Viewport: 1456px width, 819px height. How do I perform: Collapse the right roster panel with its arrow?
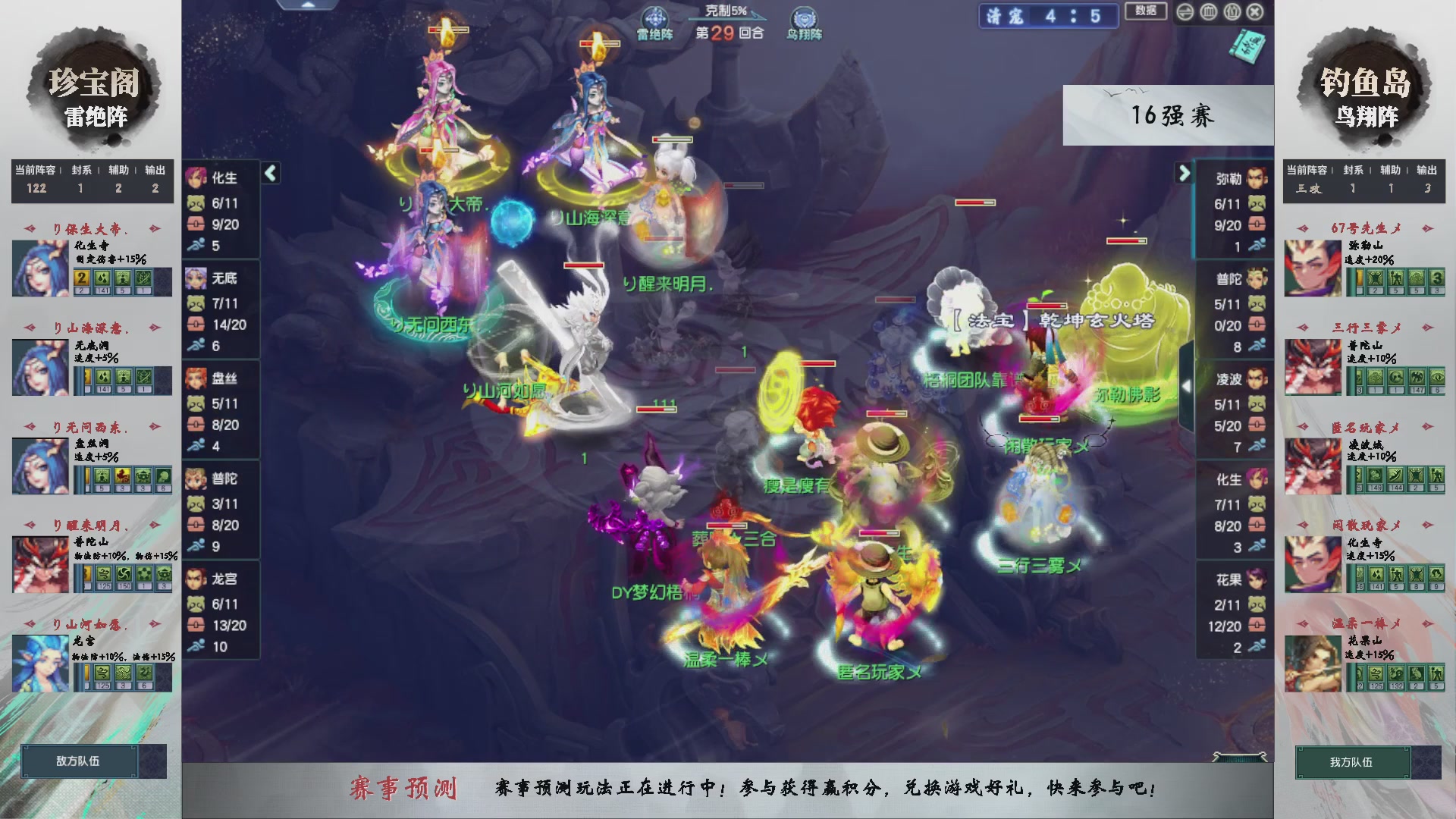pos(1183,174)
